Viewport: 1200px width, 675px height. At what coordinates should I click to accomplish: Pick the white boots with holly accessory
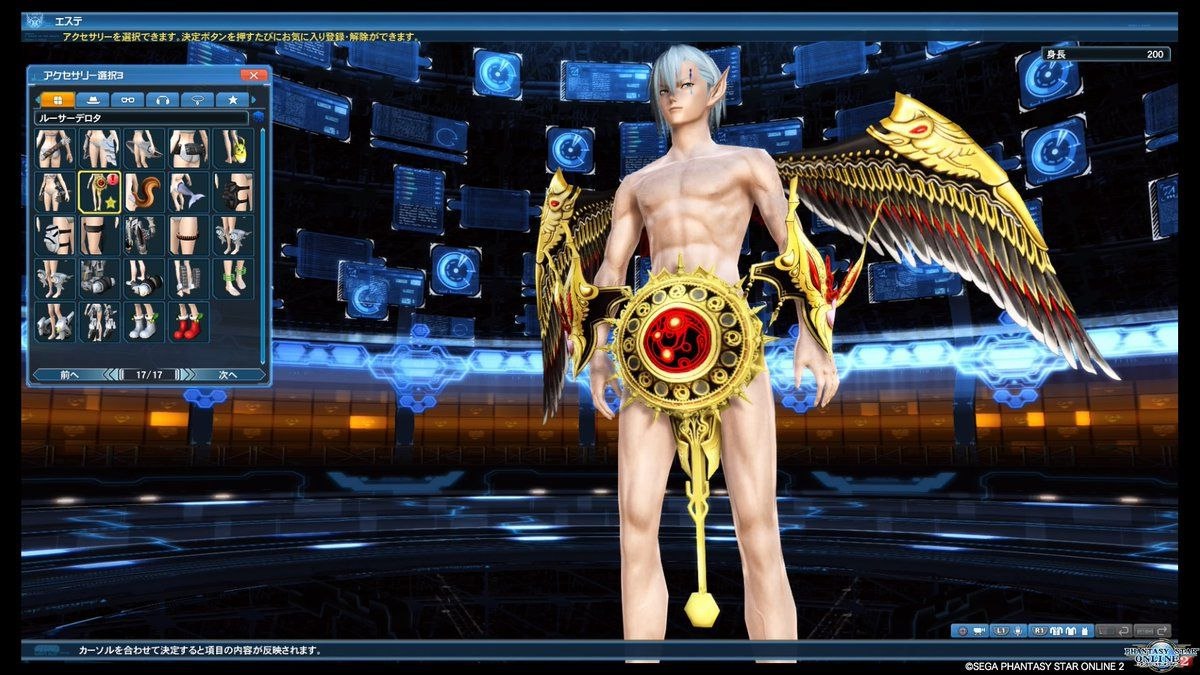click(144, 322)
